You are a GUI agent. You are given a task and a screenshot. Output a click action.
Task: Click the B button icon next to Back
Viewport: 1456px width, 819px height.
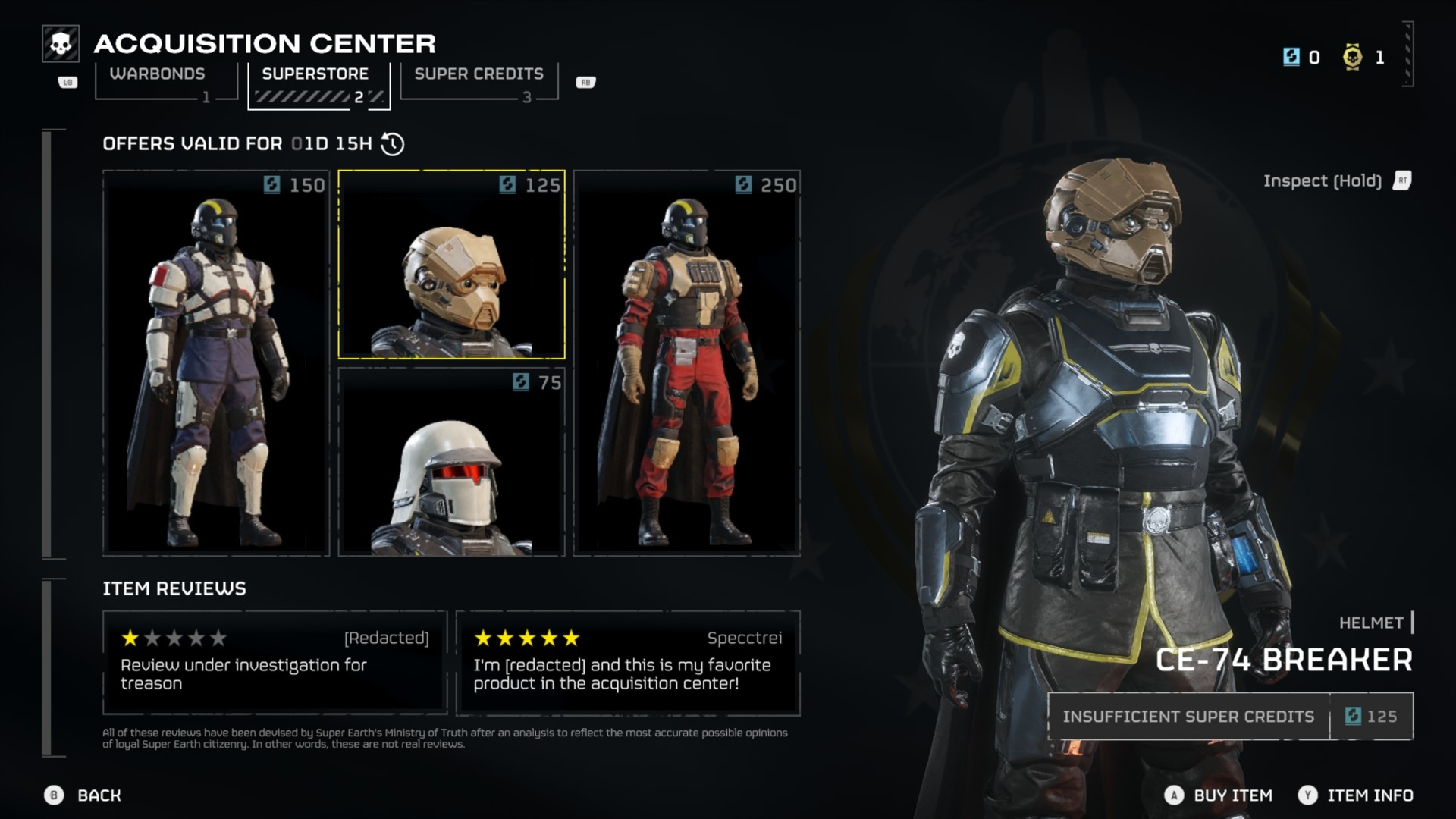pos(52,795)
